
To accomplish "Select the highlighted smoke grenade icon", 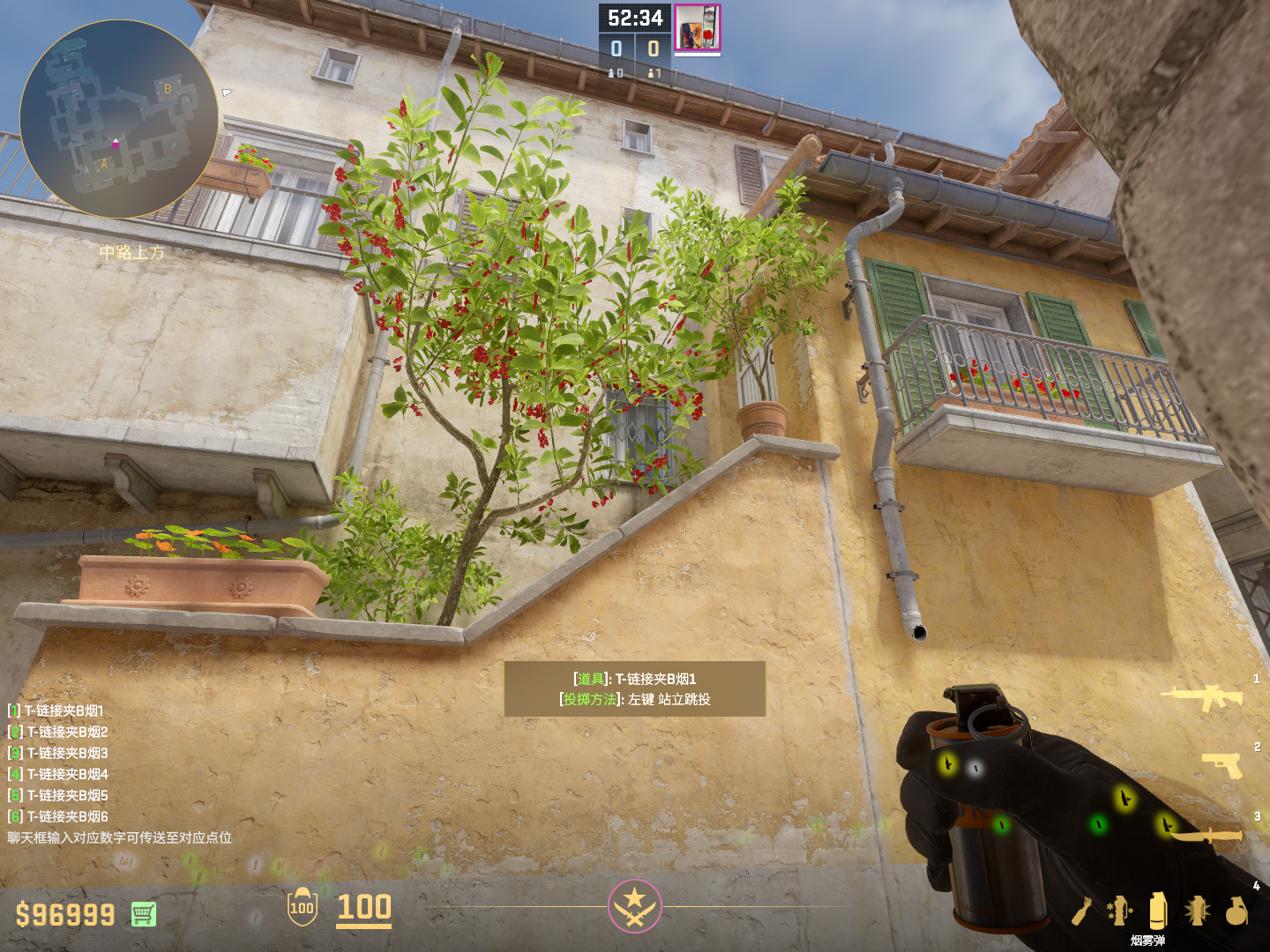I will tap(1158, 910).
